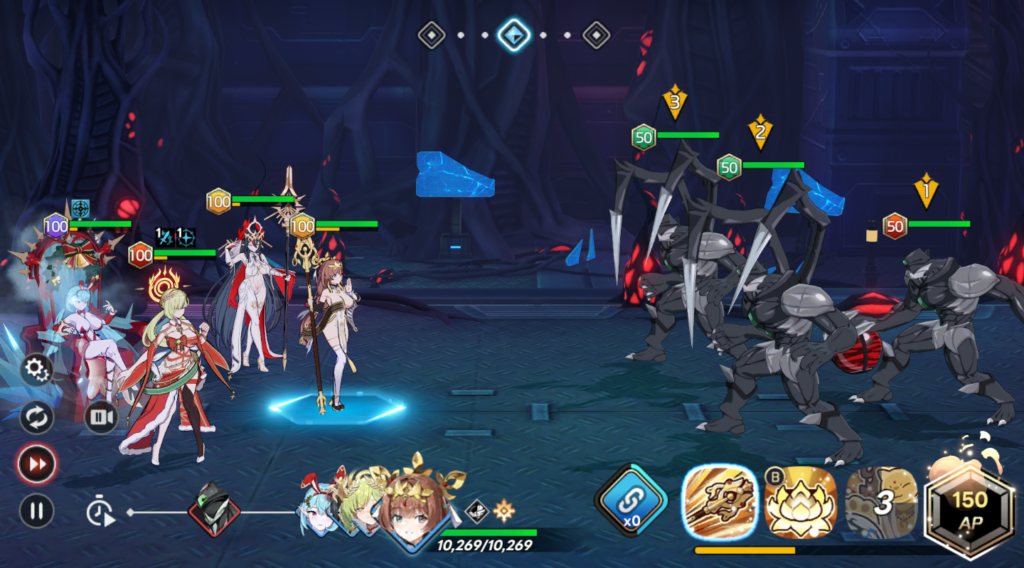Toggle the auto-battle circular arrows button
This screenshot has height=568, width=1024.
tap(36, 416)
